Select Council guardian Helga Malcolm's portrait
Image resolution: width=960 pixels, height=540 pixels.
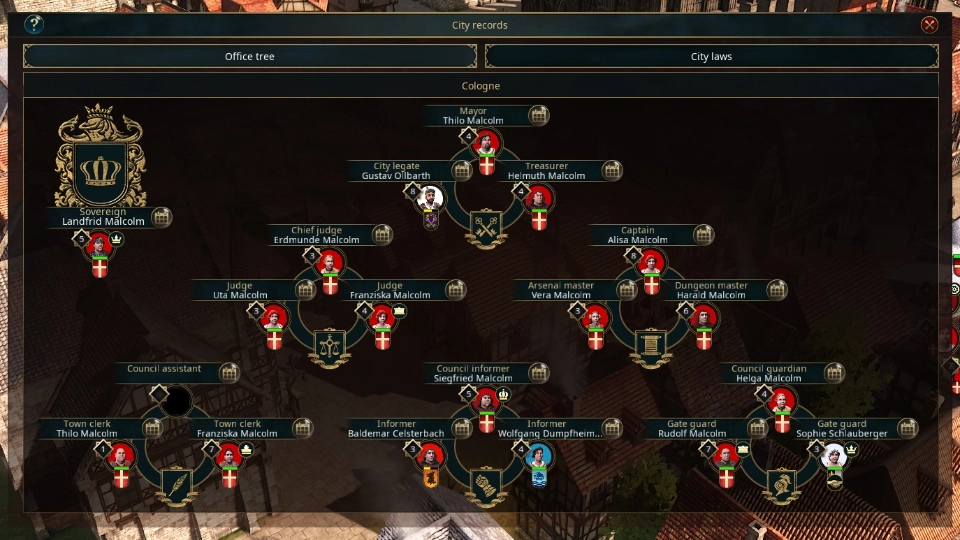click(782, 401)
